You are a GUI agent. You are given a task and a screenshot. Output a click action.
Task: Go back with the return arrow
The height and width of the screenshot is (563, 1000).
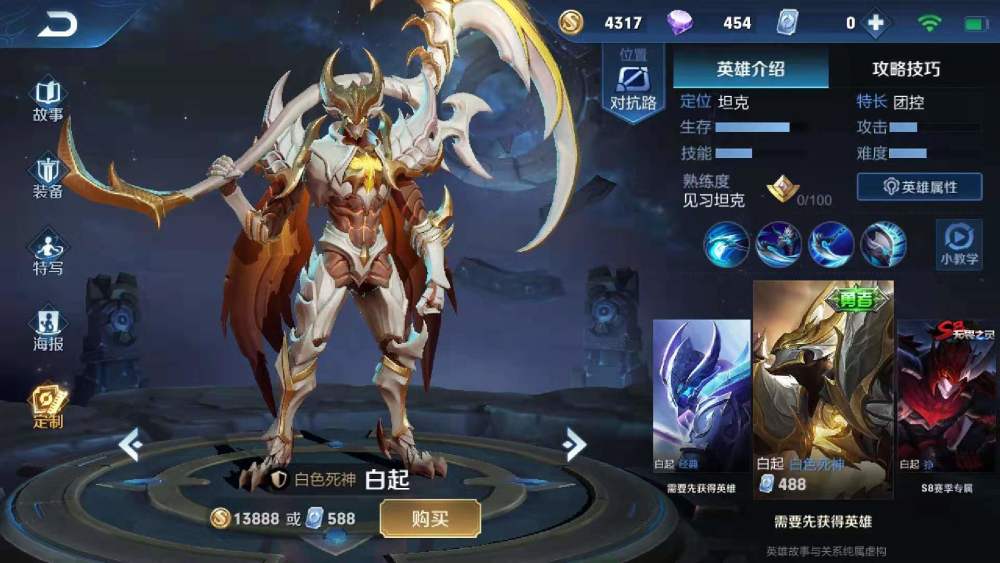point(57,24)
